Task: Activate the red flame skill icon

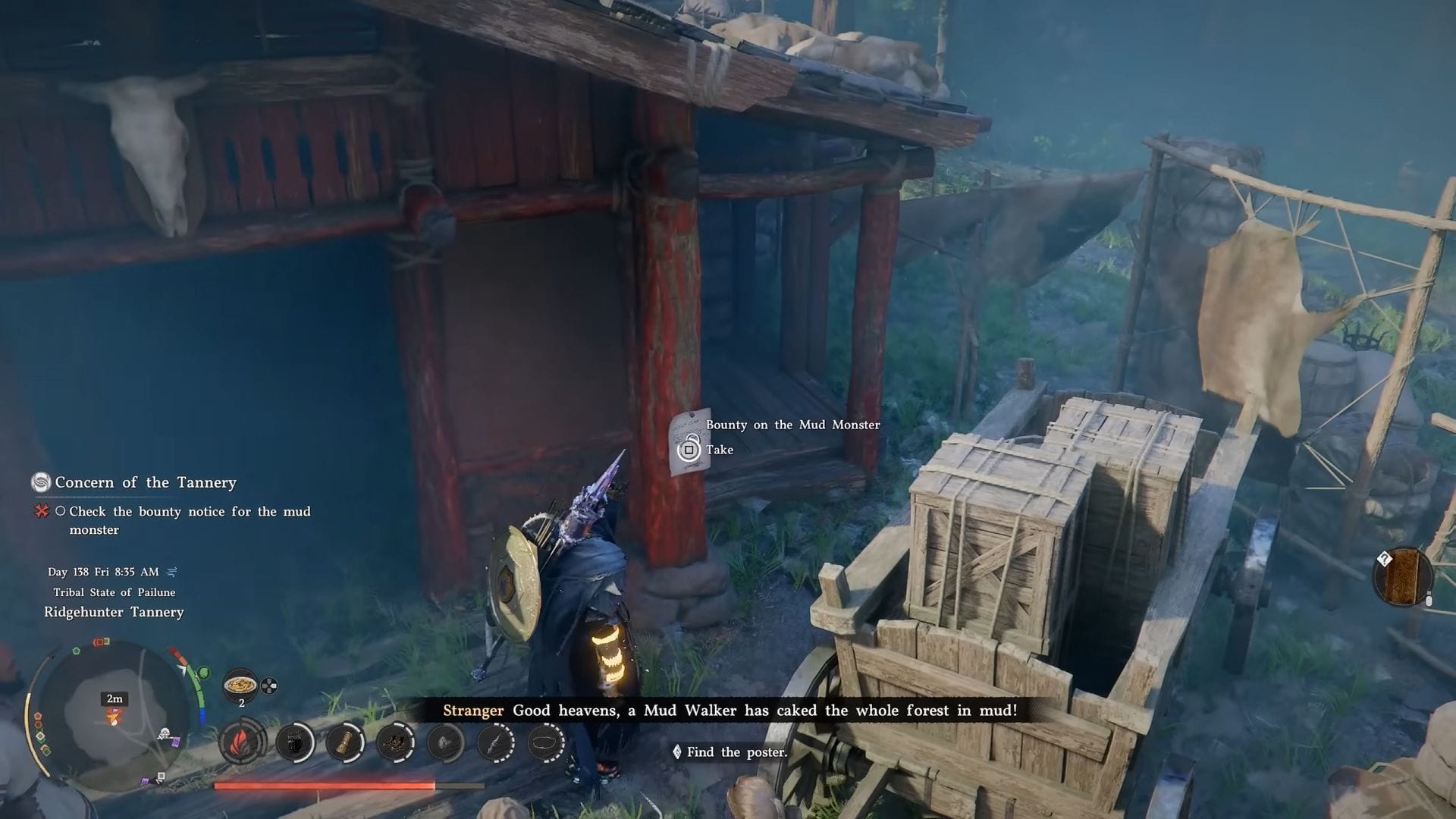Action: tap(243, 742)
